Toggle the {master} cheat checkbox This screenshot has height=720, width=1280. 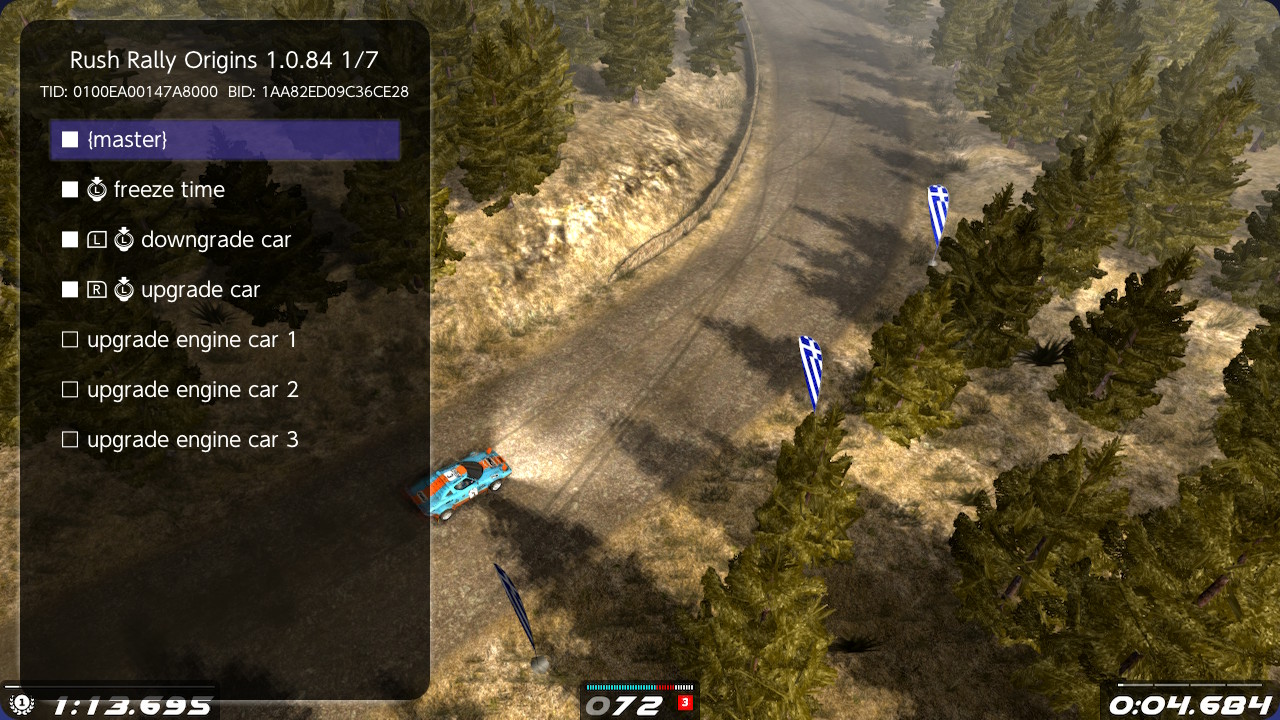[x=70, y=140]
